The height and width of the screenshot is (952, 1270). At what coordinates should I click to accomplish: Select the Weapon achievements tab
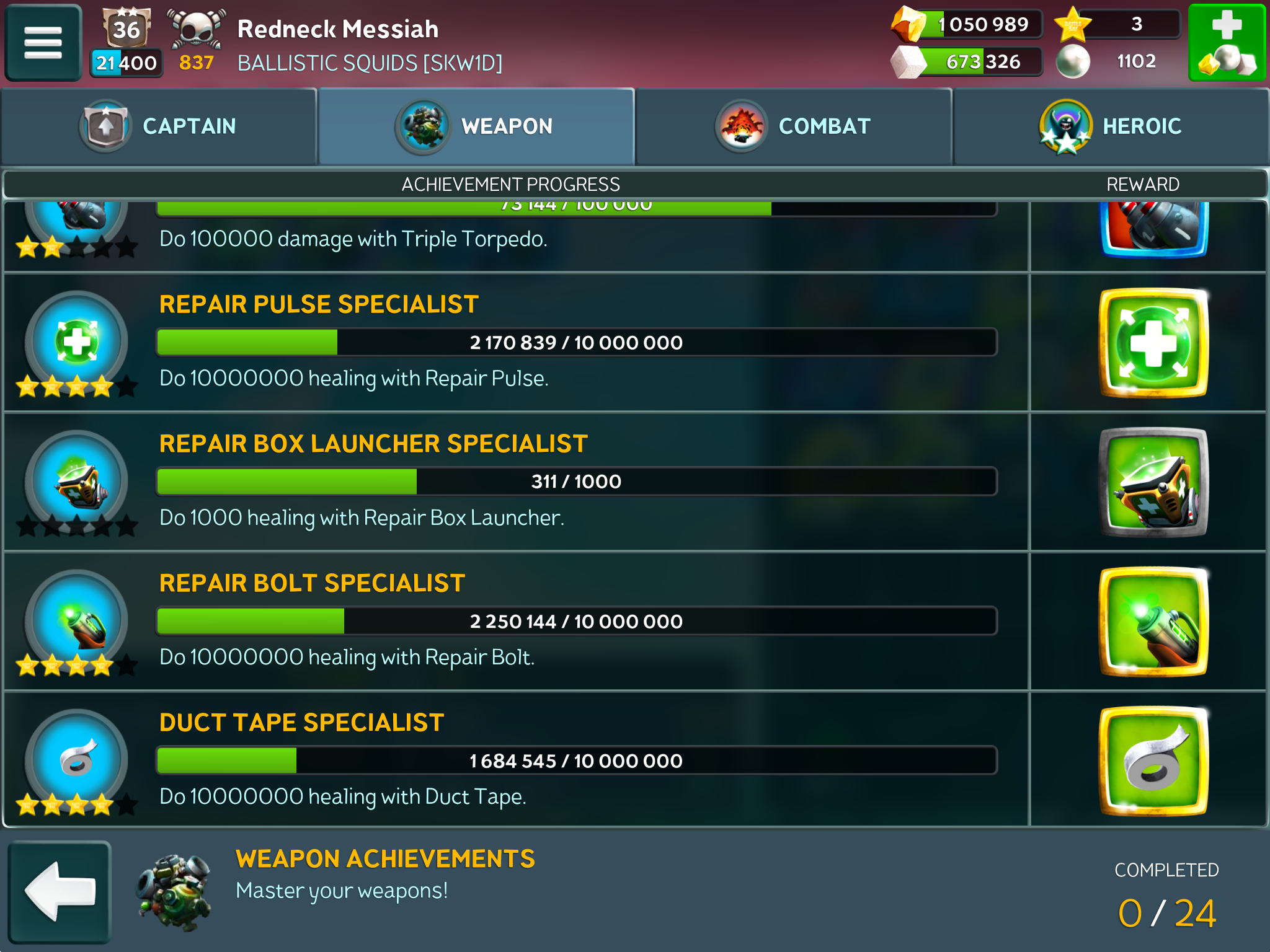click(476, 126)
